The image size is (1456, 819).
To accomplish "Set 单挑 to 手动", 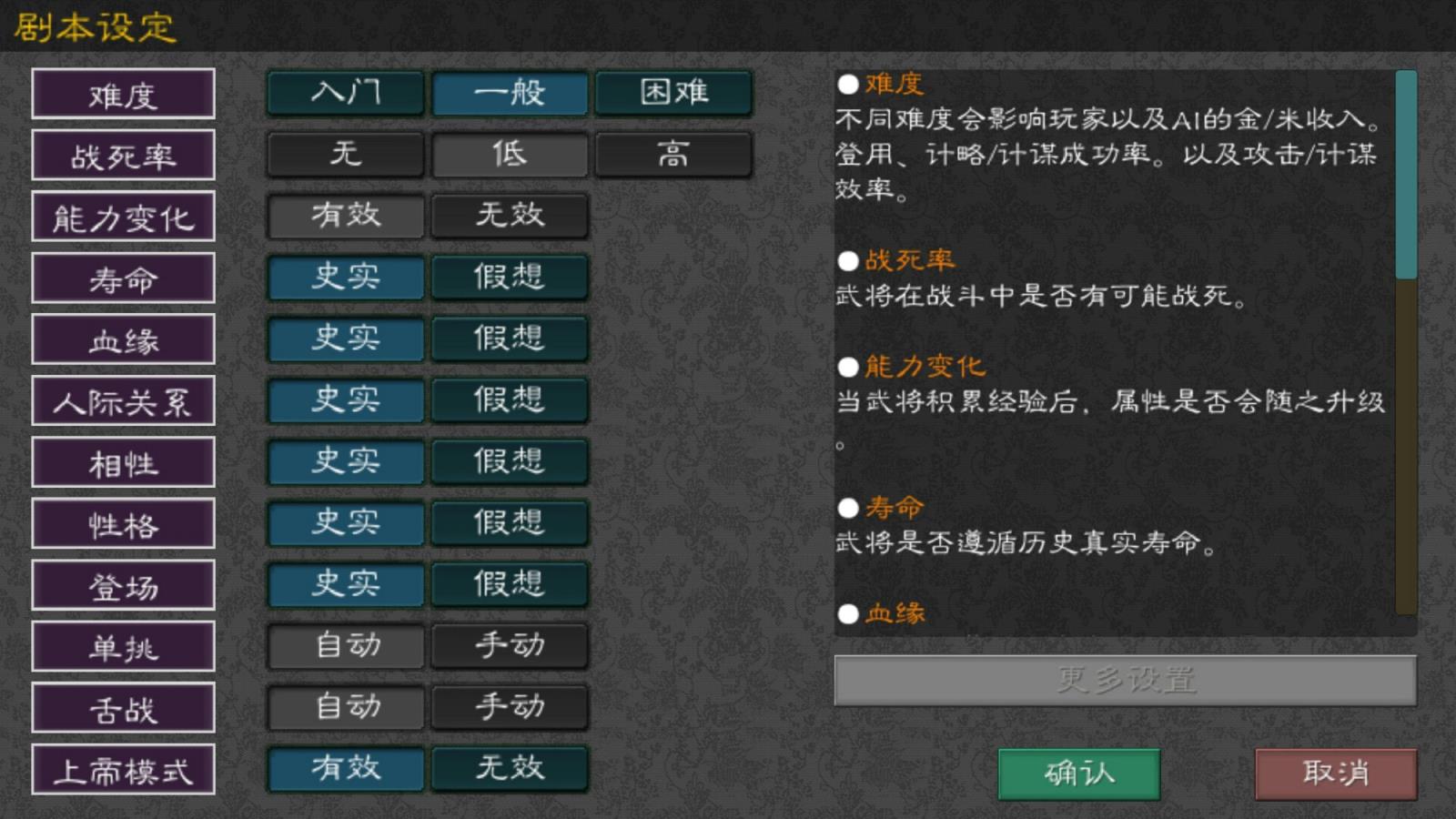I will click(510, 646).
